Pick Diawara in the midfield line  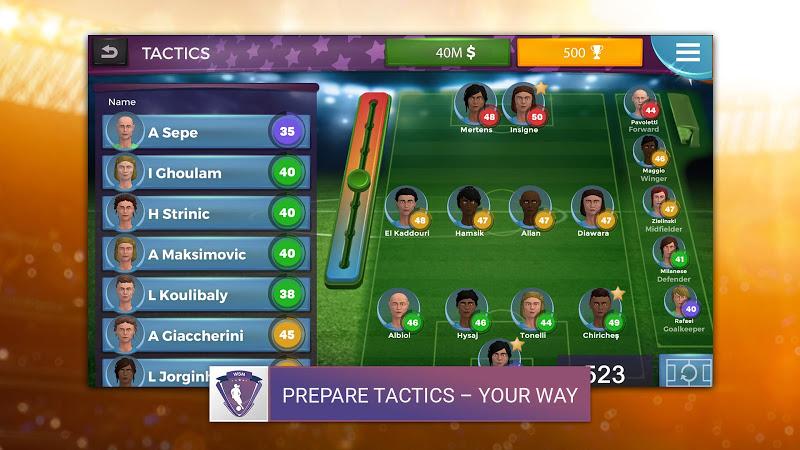pyautogui.click(x=592, y=208)
